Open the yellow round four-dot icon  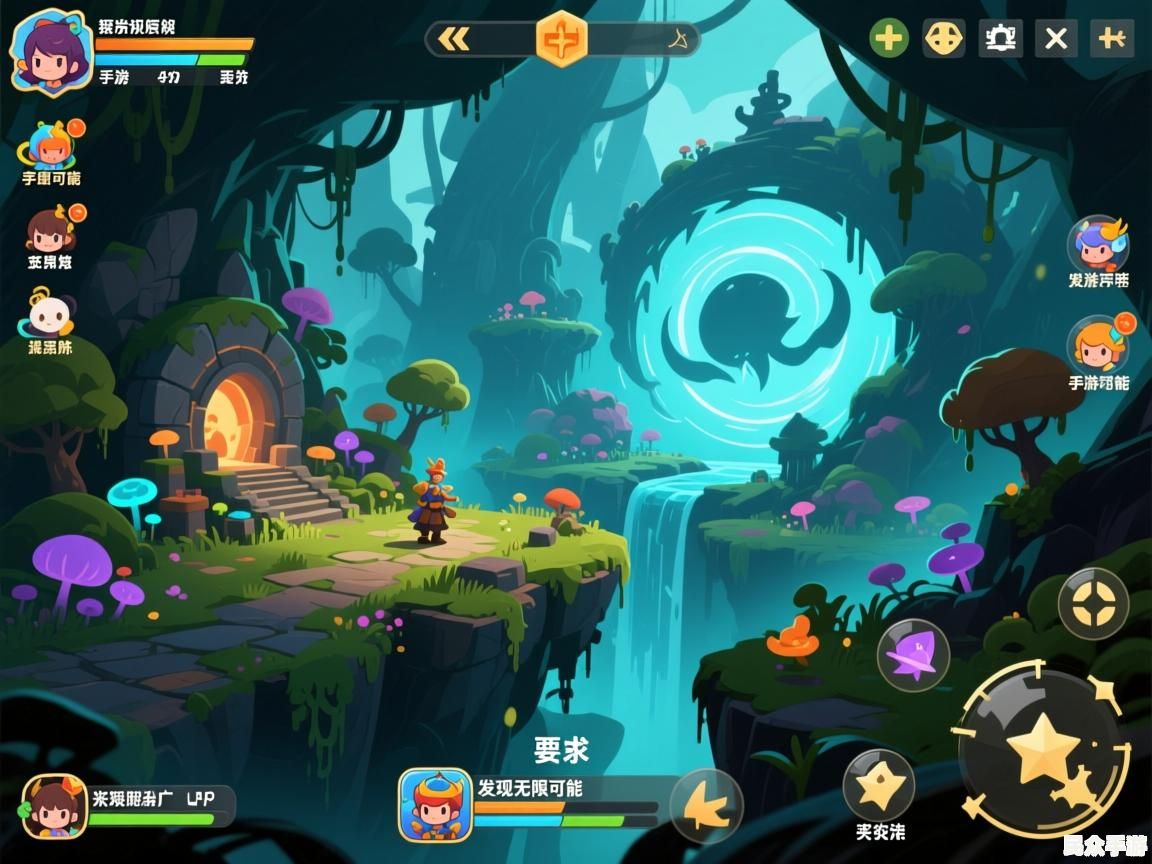pyautogui.click(x=943, y=39)
